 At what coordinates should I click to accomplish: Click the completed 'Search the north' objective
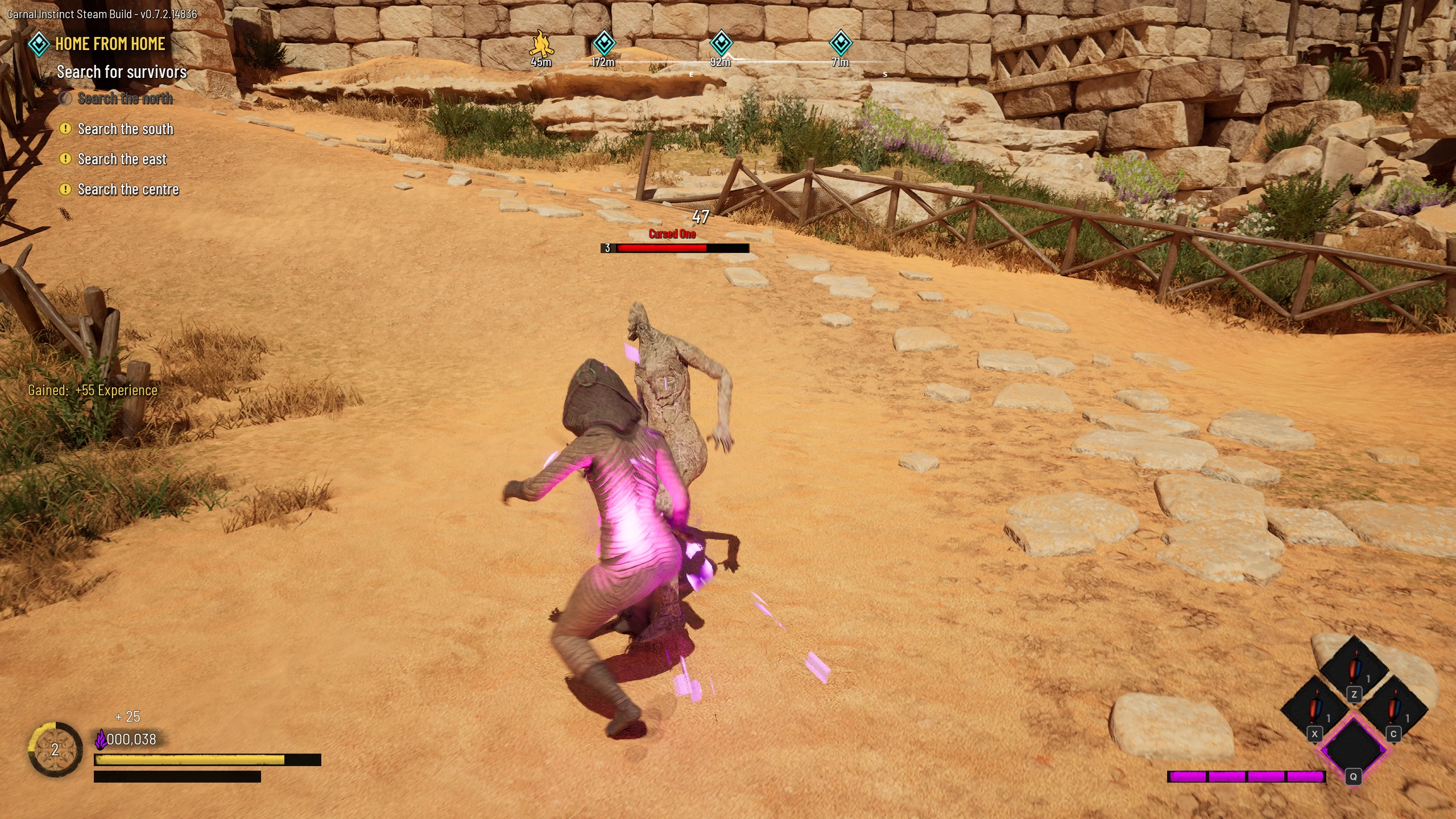click(x=125, y=98)
